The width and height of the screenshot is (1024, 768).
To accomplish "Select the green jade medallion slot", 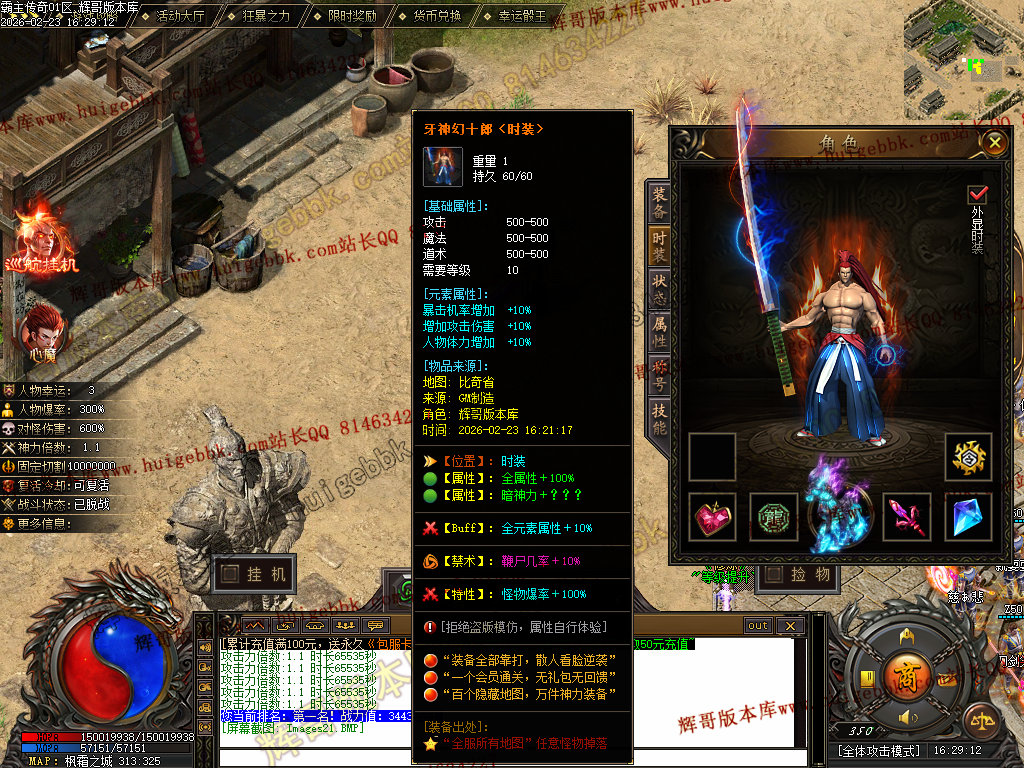I will 774,517.
